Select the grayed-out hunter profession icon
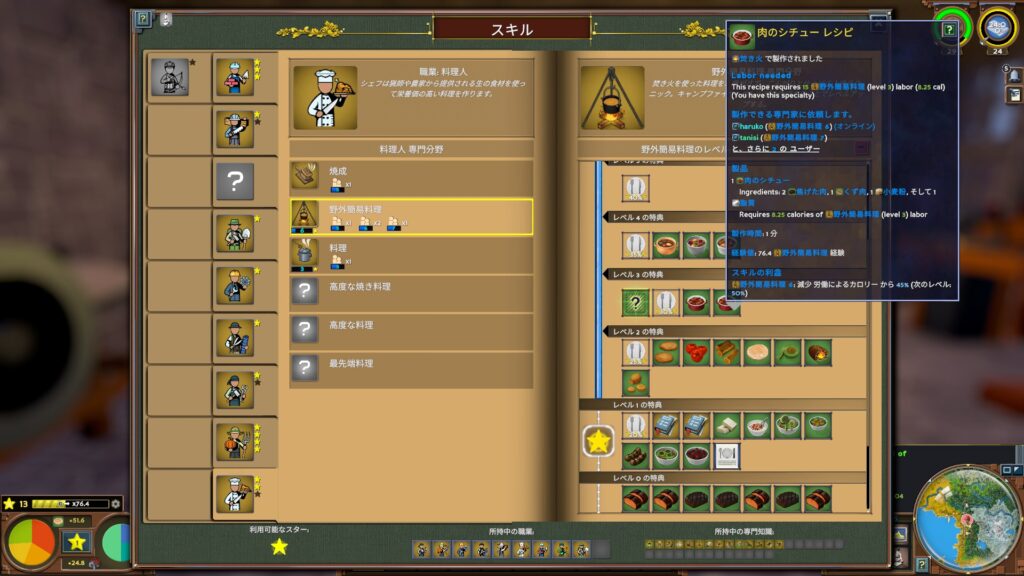The image size is (1024, 576). (170, 77)
